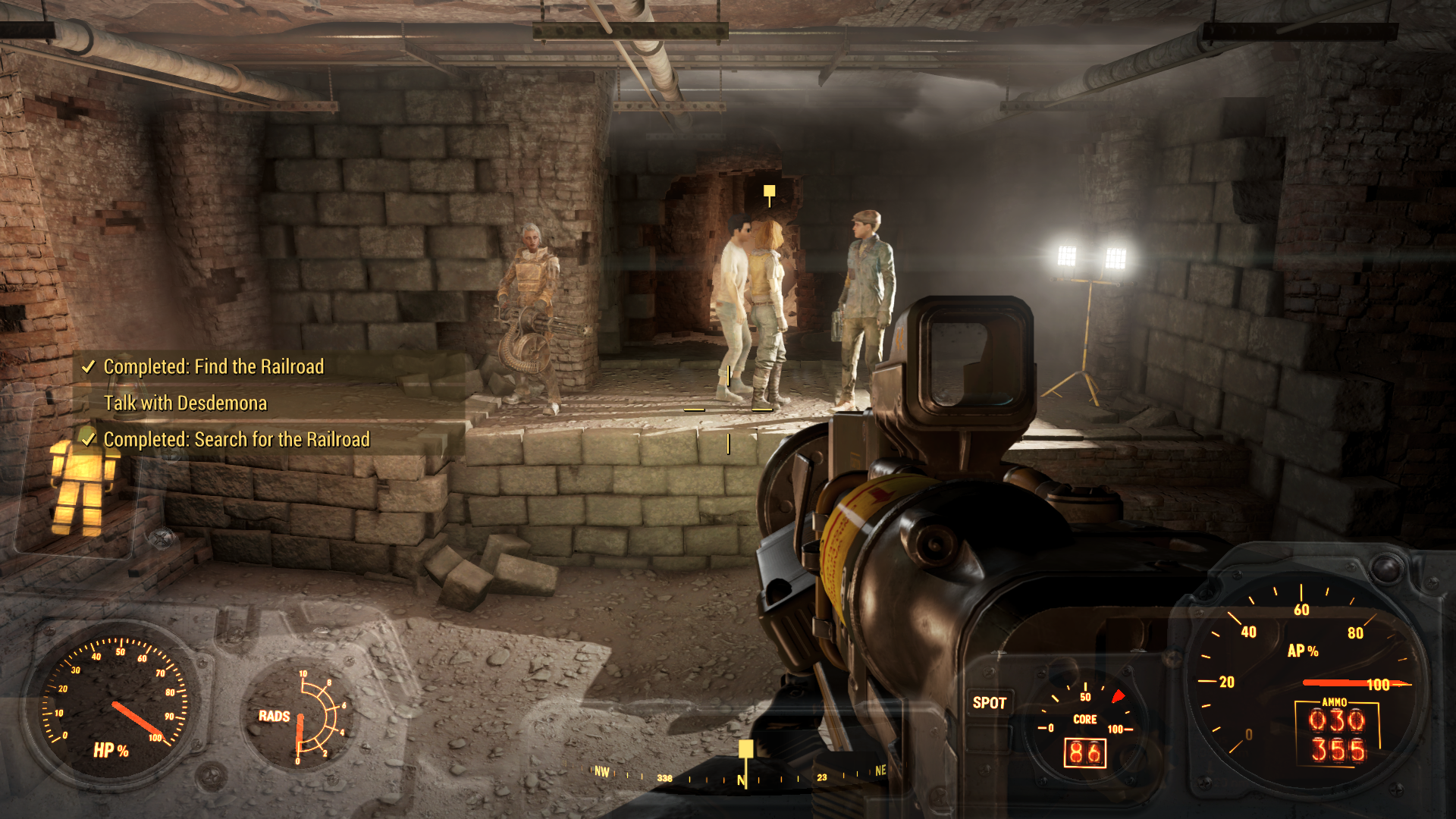Click the yellow quest marker on the compass

tap(746, 750)
